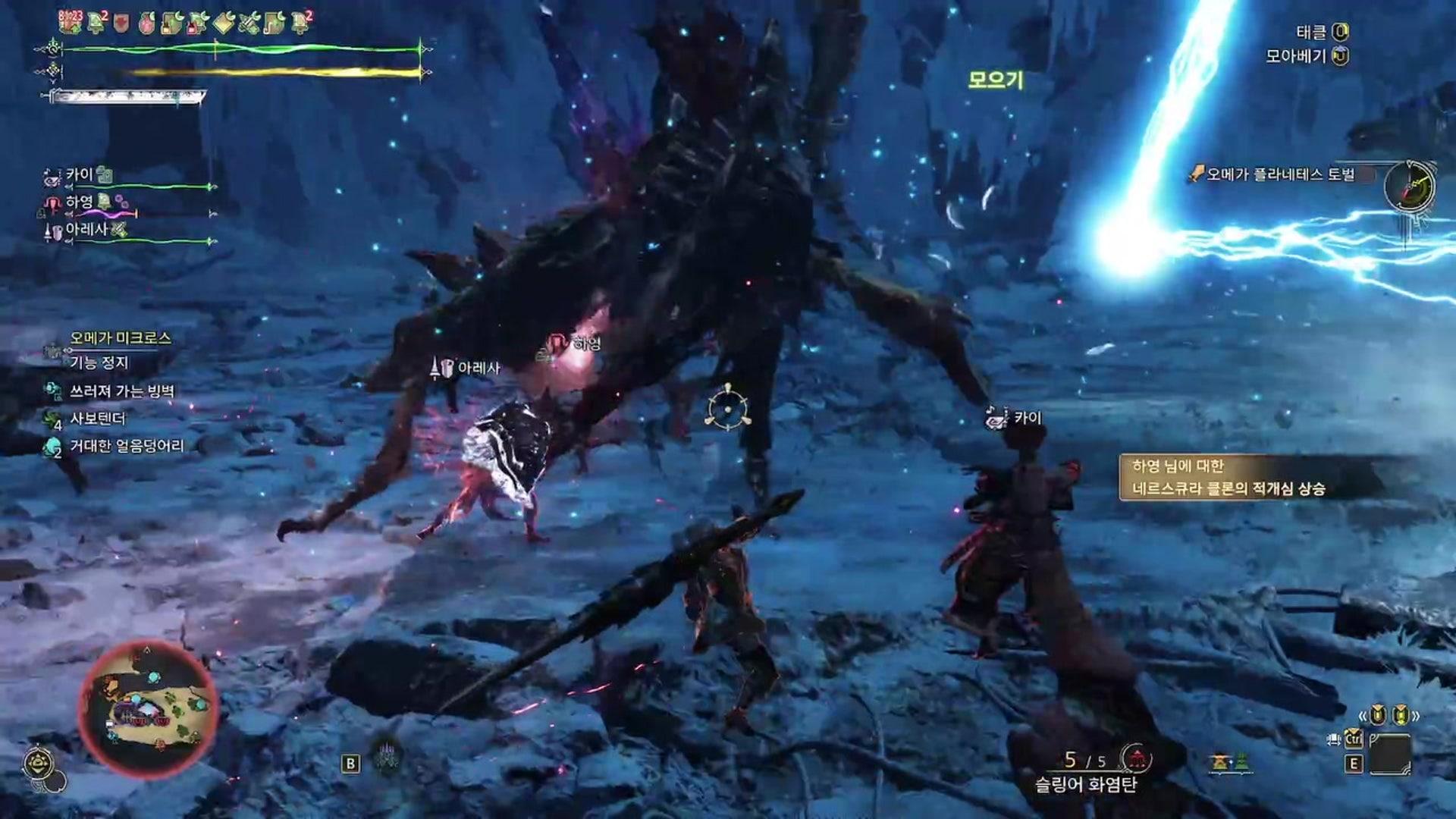This screenshot has height=819, width=1456.
Task: Click the round icon beside the minimap
Action: [38, 764]
